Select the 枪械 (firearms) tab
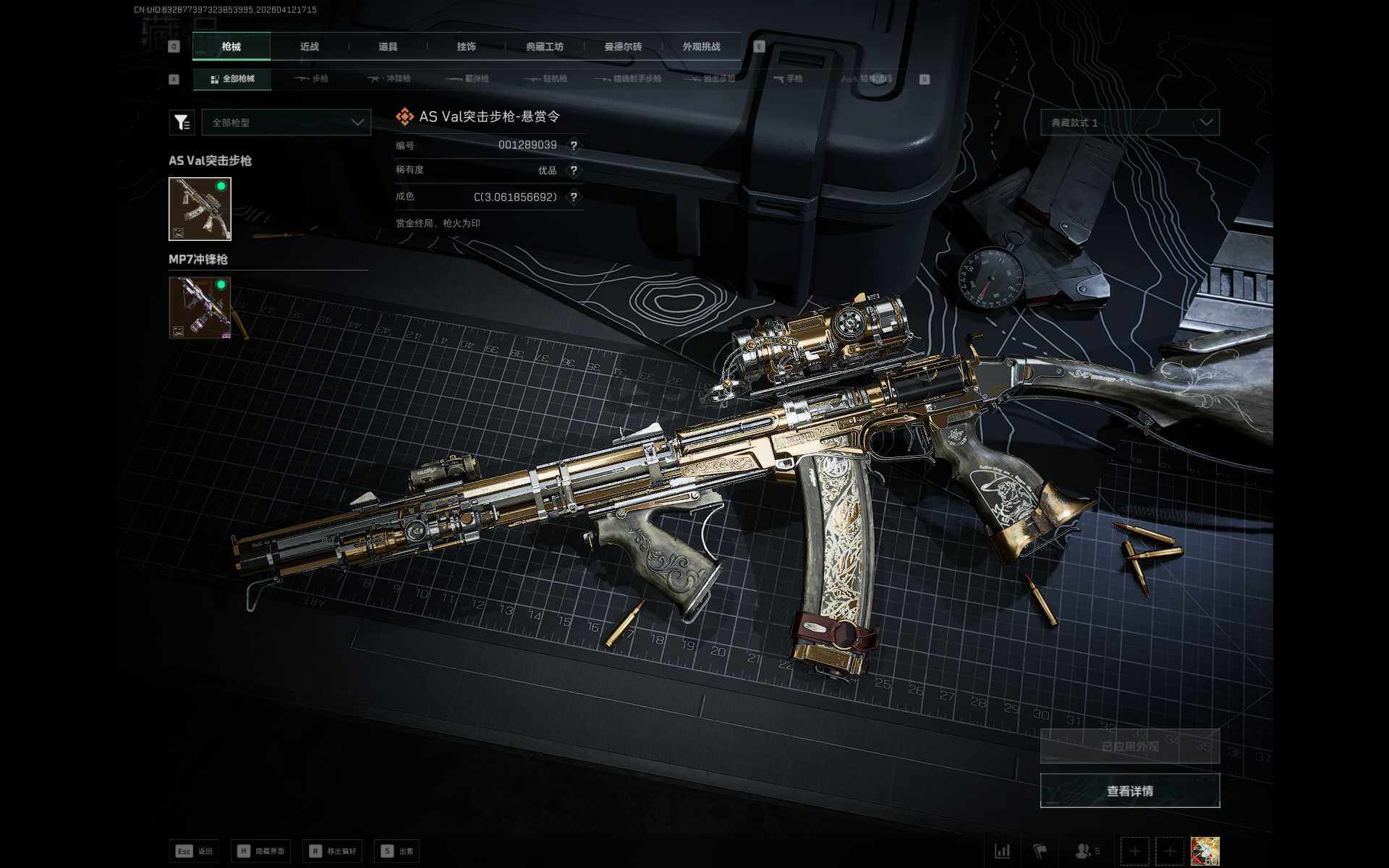Screen dimensions: 1389x868 231,47
